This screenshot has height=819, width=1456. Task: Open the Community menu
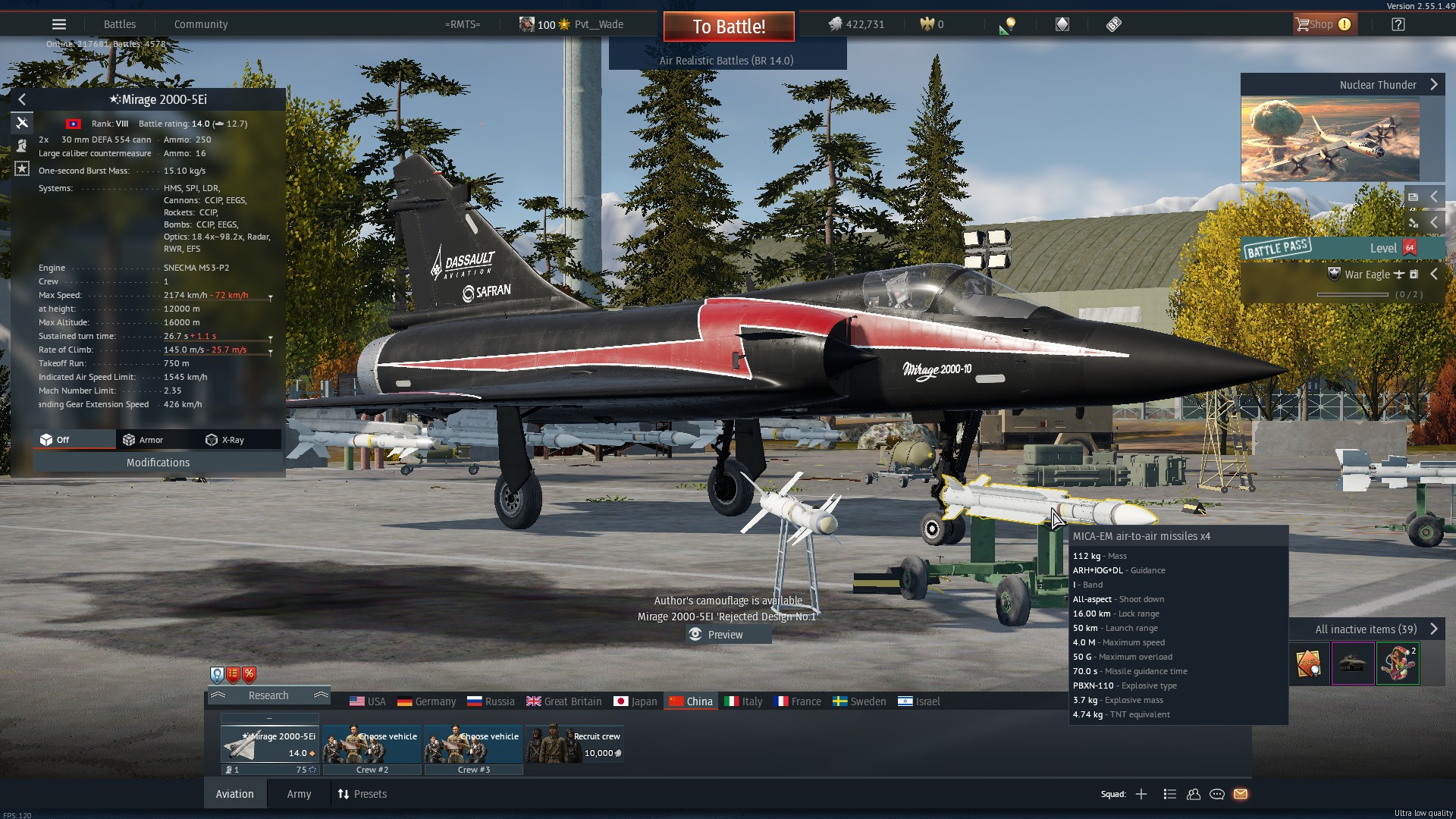(201, 24)
